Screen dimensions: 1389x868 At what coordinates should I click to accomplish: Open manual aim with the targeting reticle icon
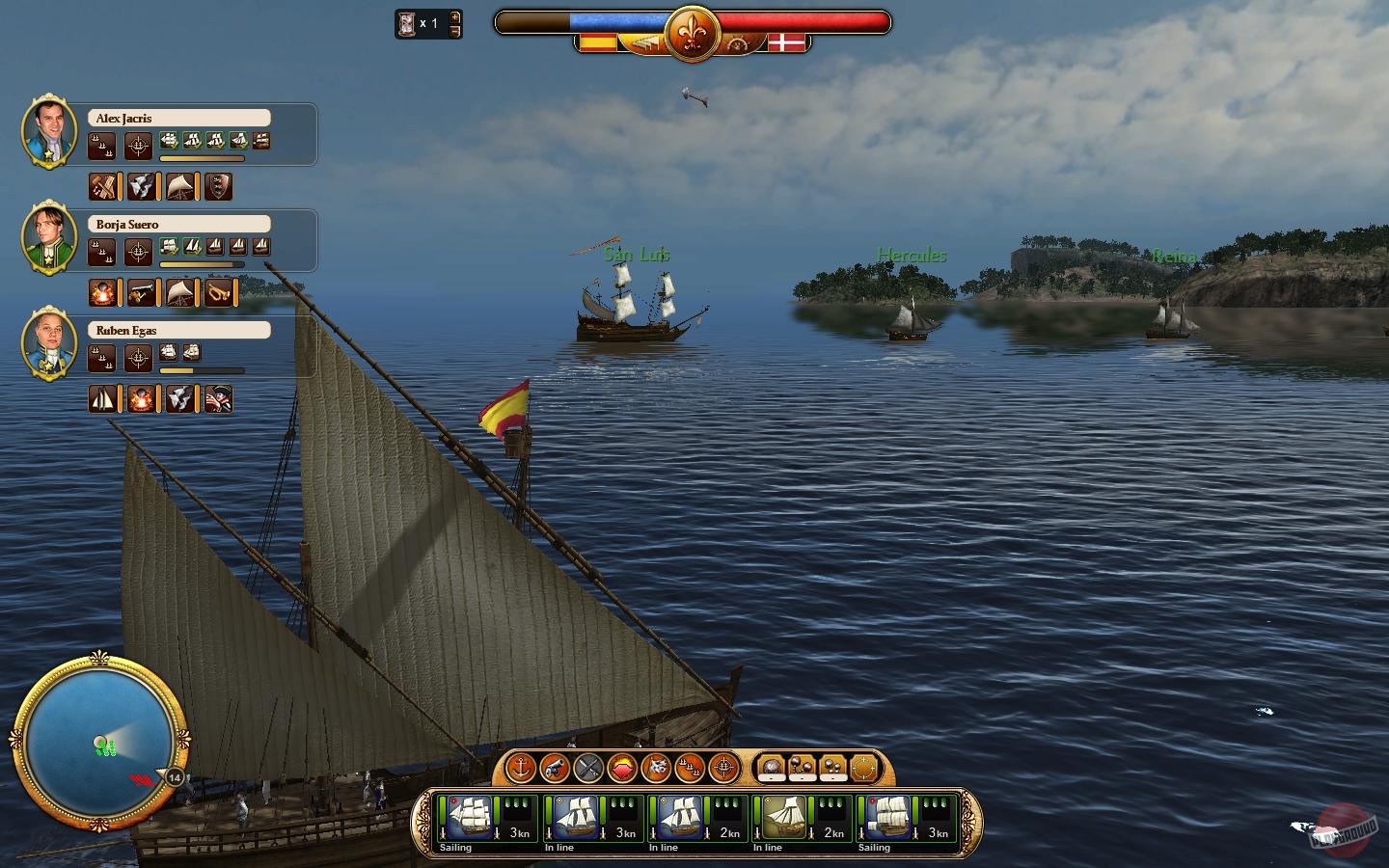(x=723, y=769)
